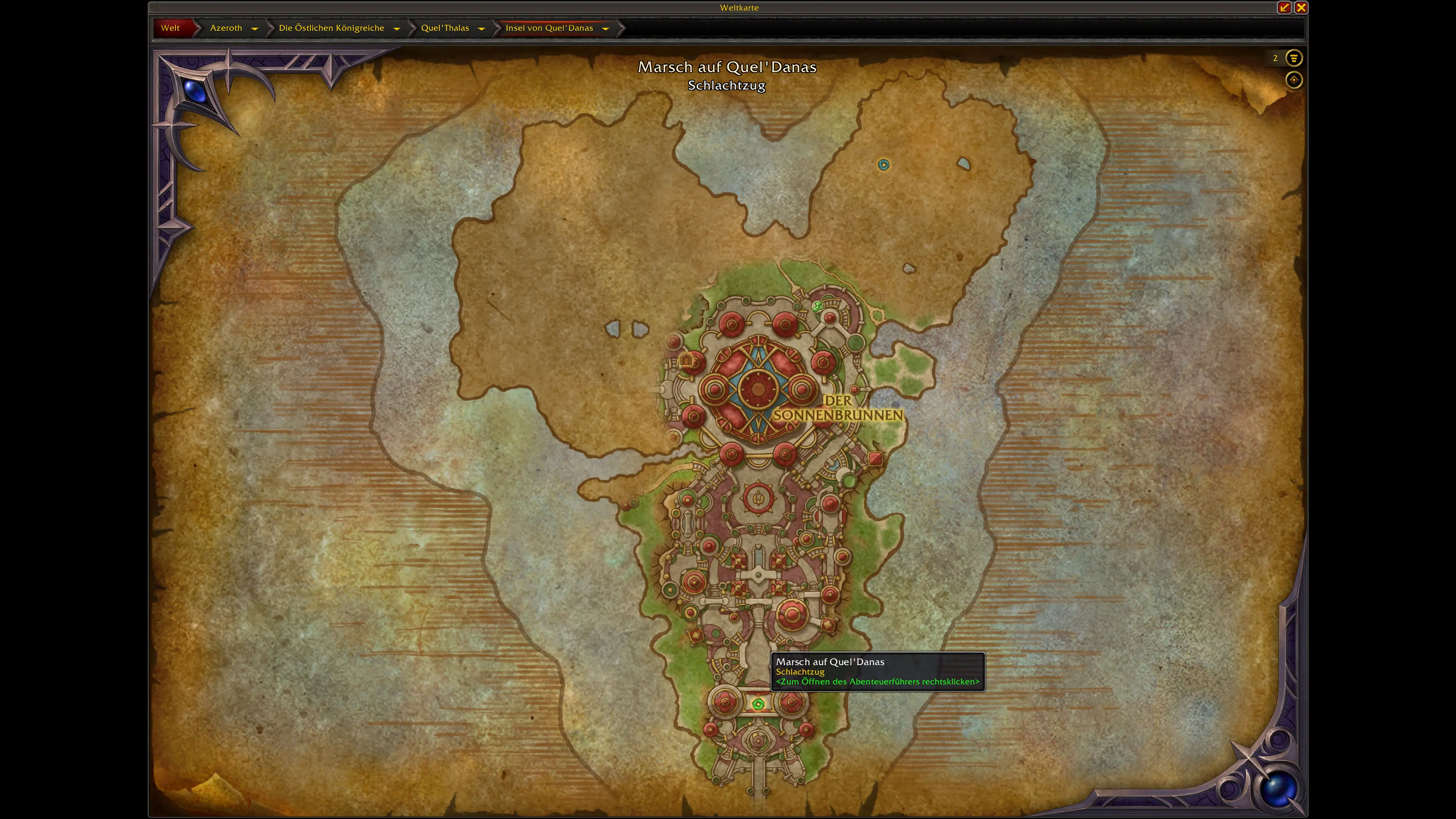Click the blue swirl dungeon marker
Screen dimensions: 1456x819
pyautogui.click(x=883, y=165)
